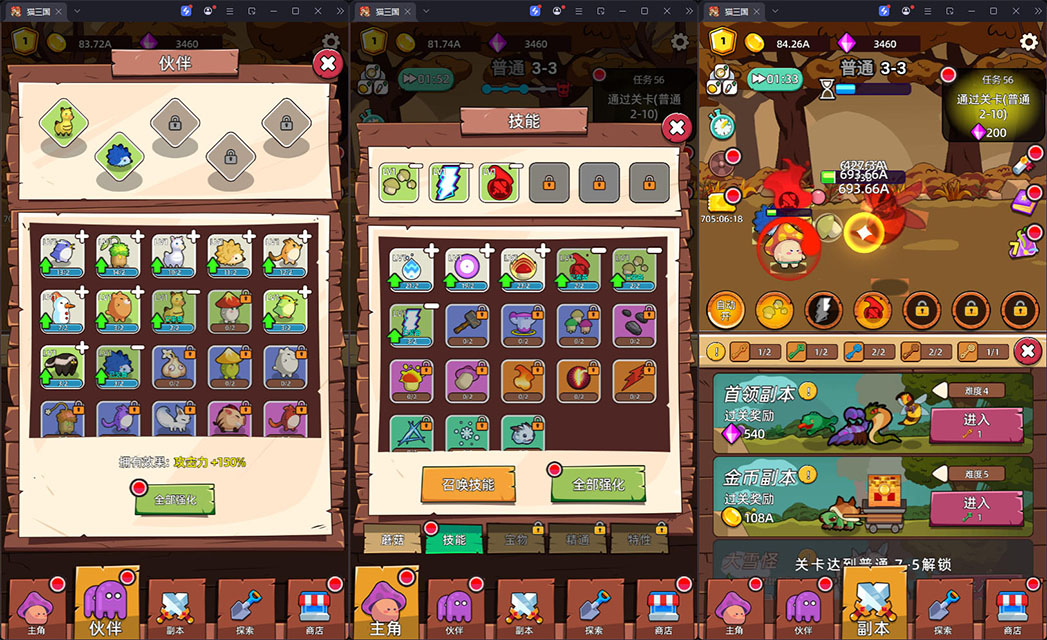1047x640 pixels.
Task: Close the 技能 skill panel
Action: coord(676,127)
